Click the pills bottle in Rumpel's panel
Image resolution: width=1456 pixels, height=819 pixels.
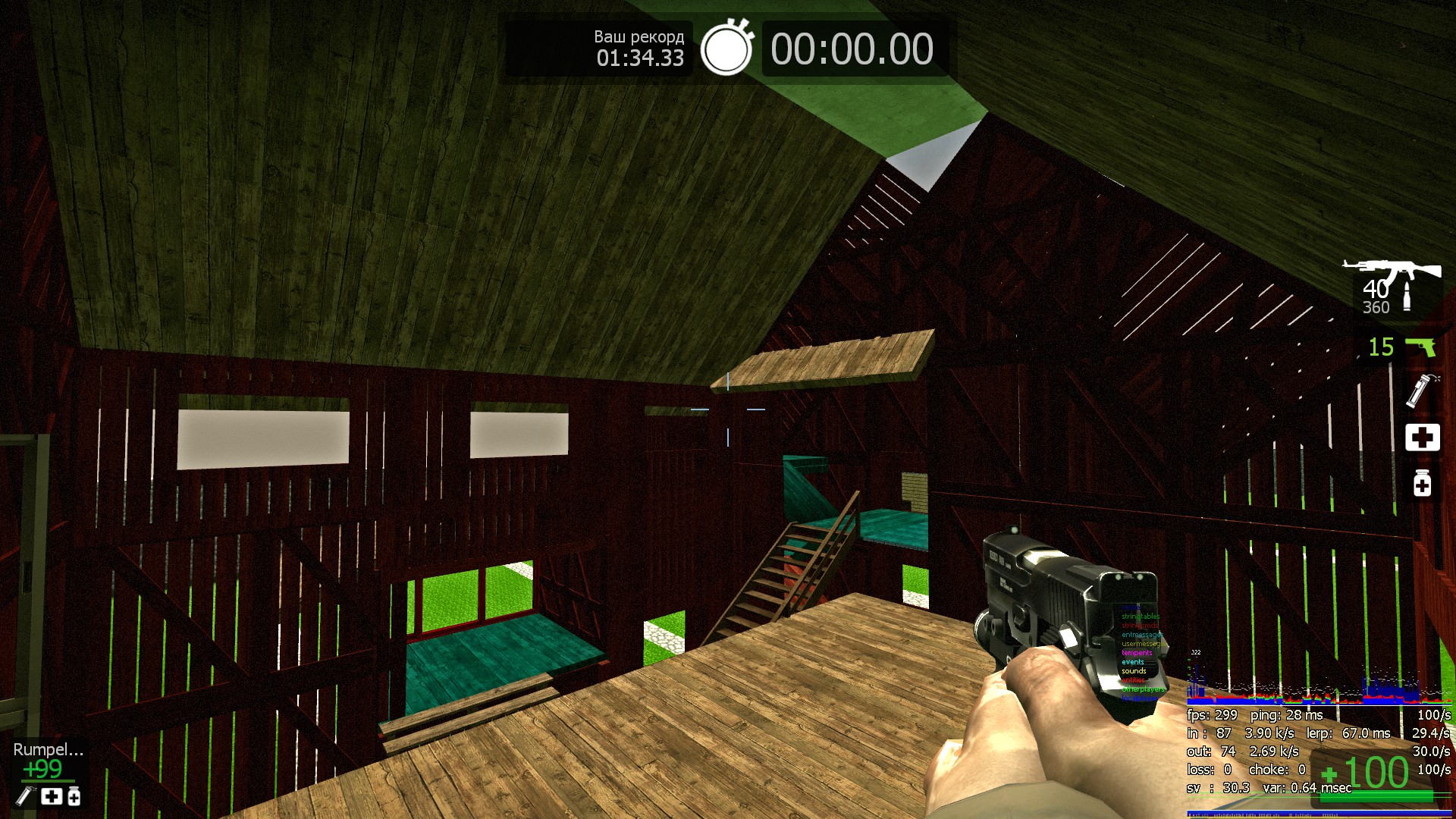pyautogui.click(x=74, y=796)
